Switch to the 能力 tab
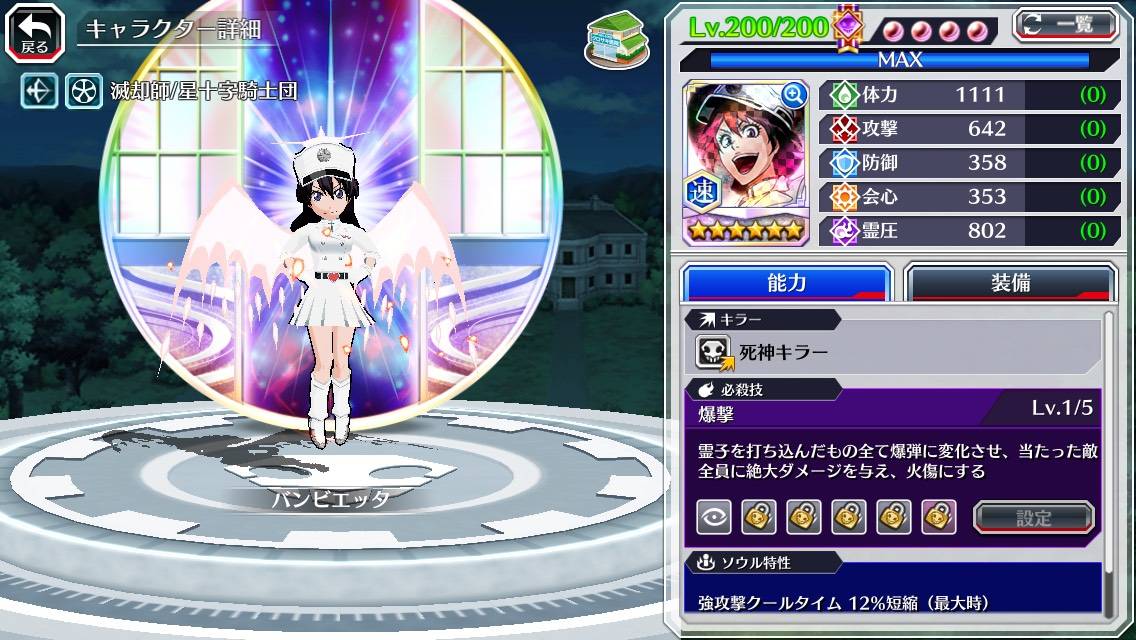 (x=786, y=283)
